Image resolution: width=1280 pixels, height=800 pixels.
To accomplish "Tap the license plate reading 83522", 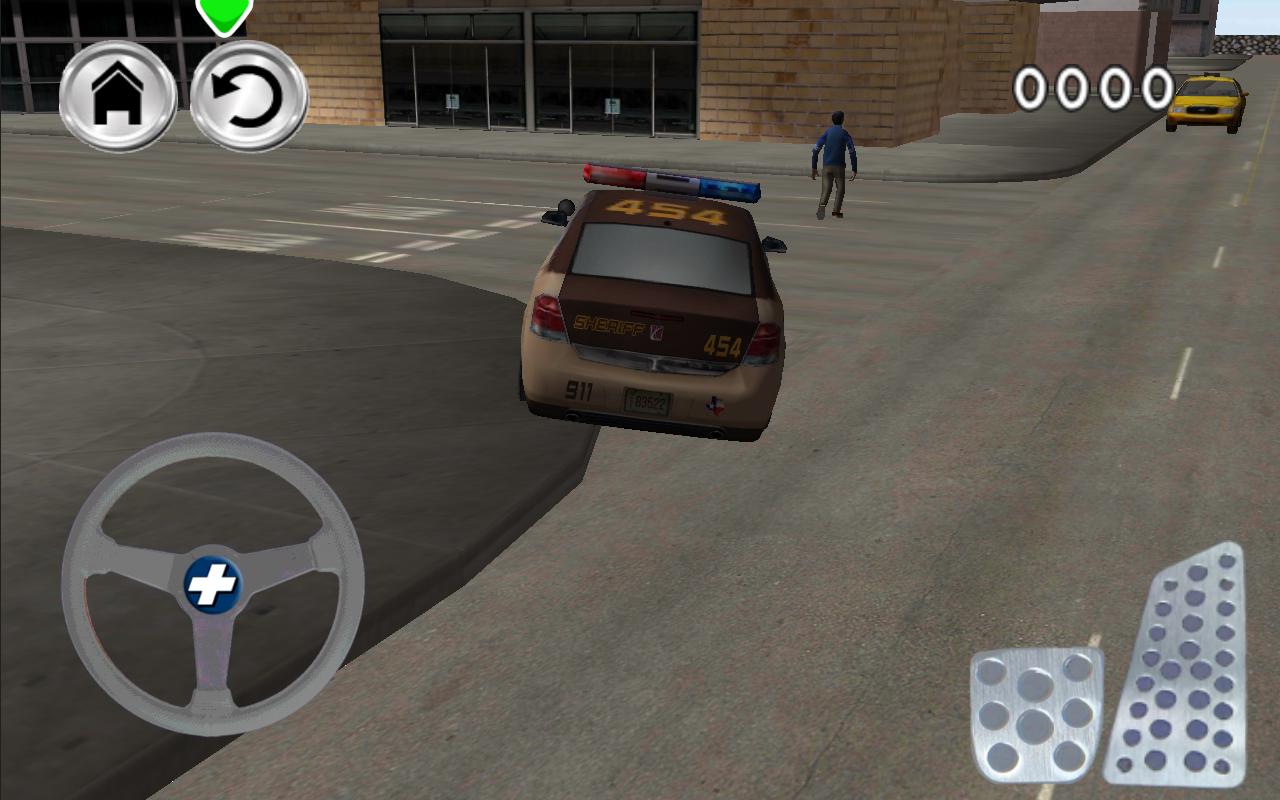I will click(647, 400).
